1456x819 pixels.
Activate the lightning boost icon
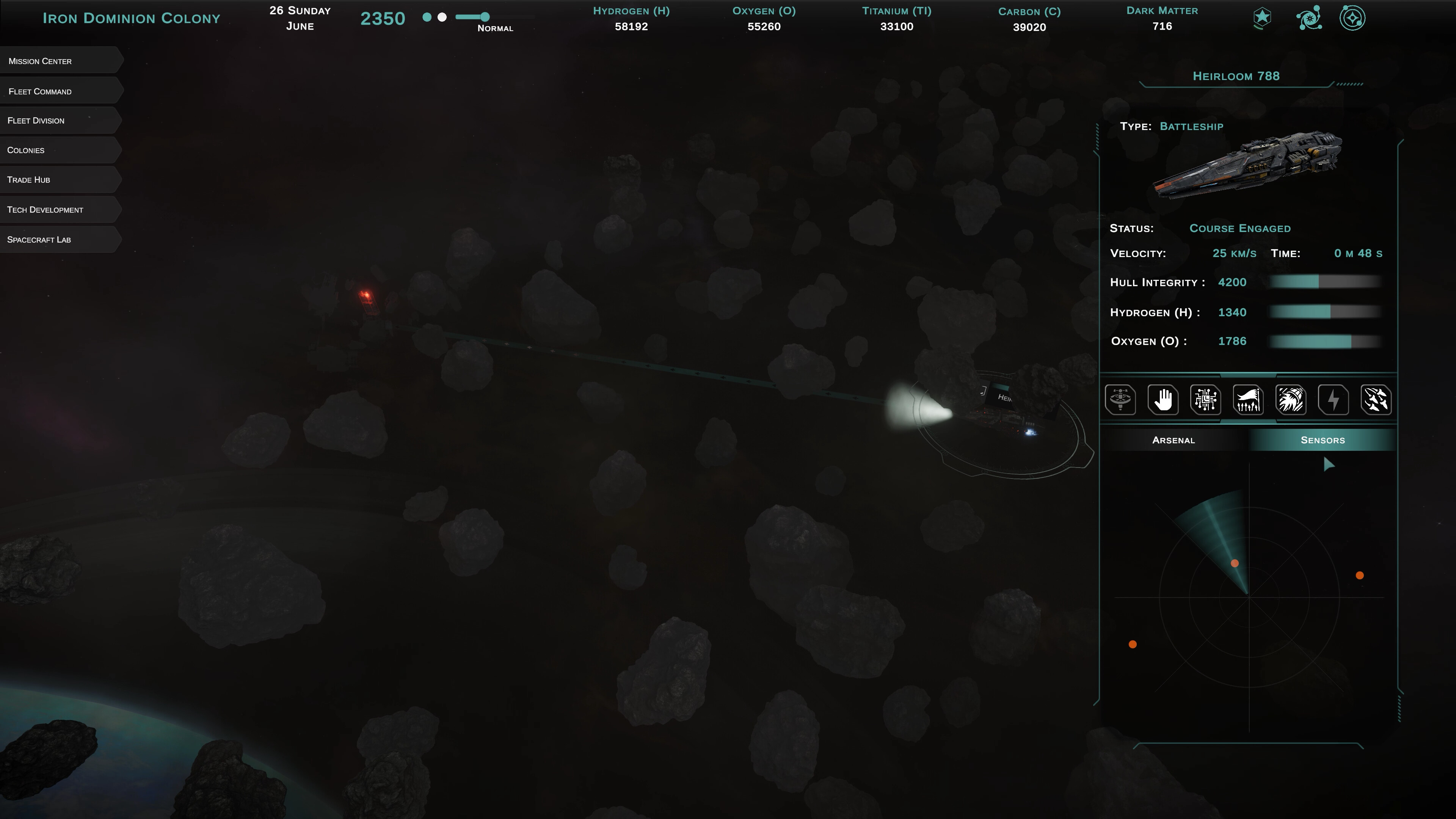[x=1334, y=400]
